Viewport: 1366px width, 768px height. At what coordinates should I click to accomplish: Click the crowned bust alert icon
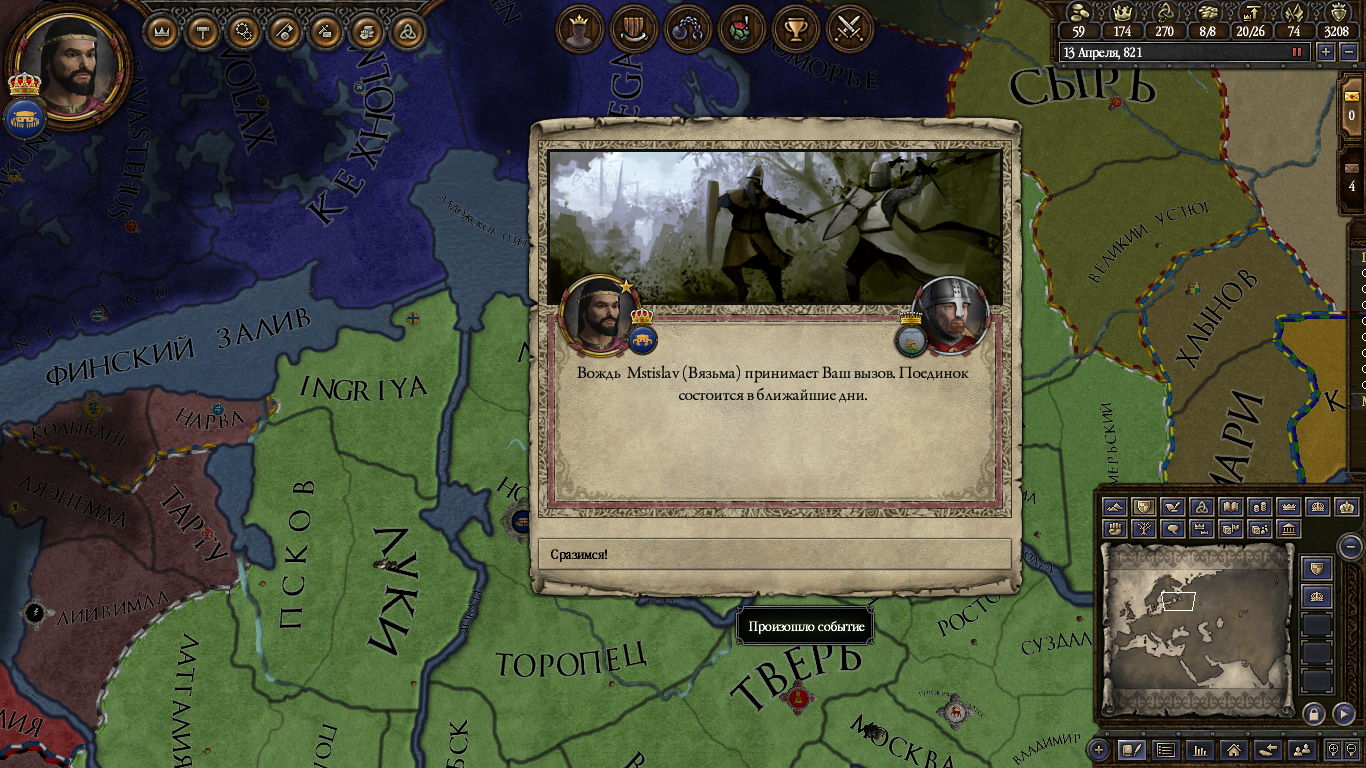pos(579,30)
